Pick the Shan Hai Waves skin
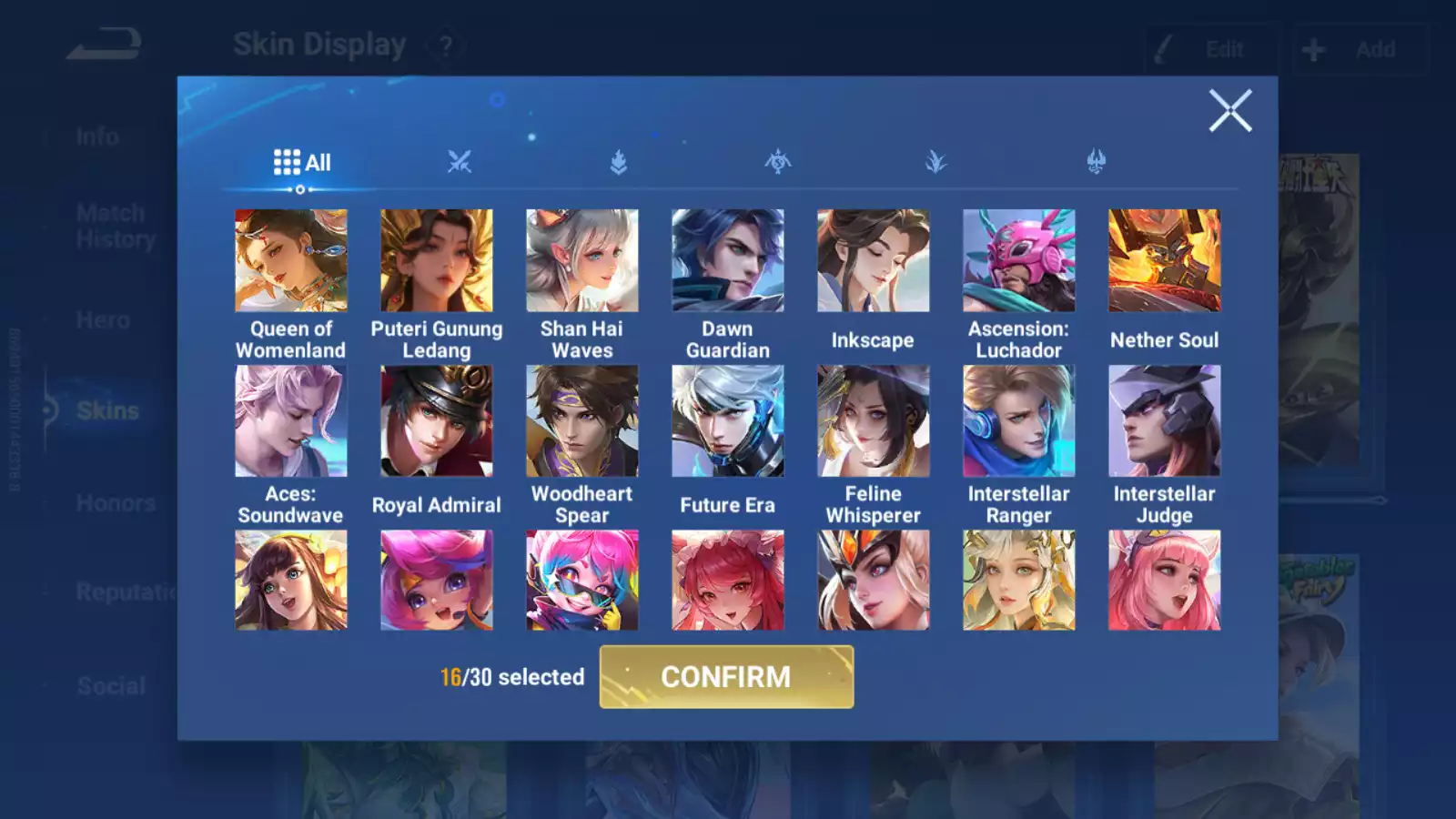The width and height of the screenshot is (1456, 819). point(582,261)
